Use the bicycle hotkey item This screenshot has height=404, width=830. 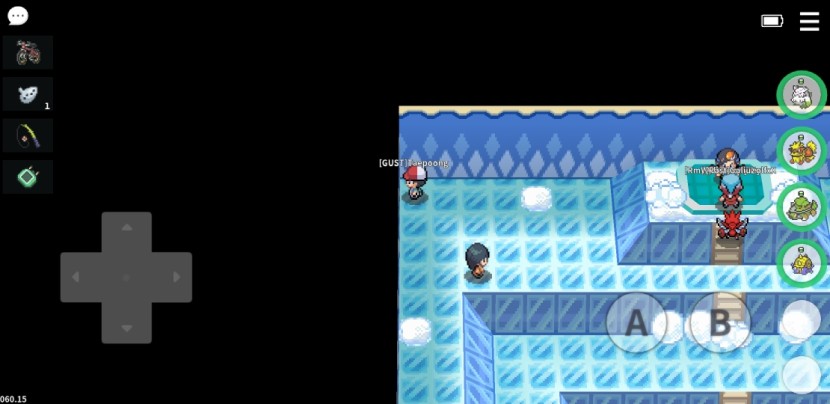click(x=28, y=52)
